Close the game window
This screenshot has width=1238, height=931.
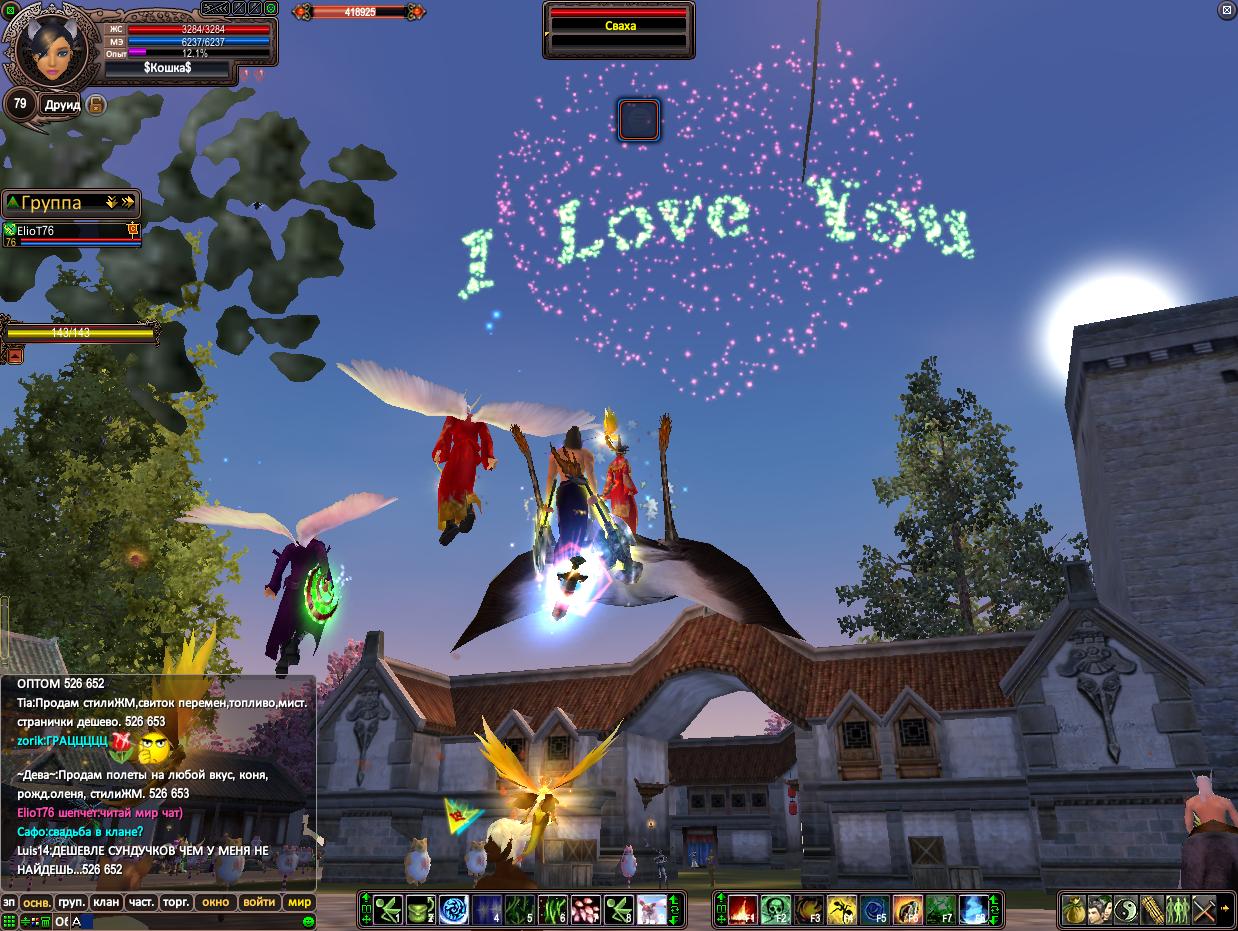[1227, 10]
